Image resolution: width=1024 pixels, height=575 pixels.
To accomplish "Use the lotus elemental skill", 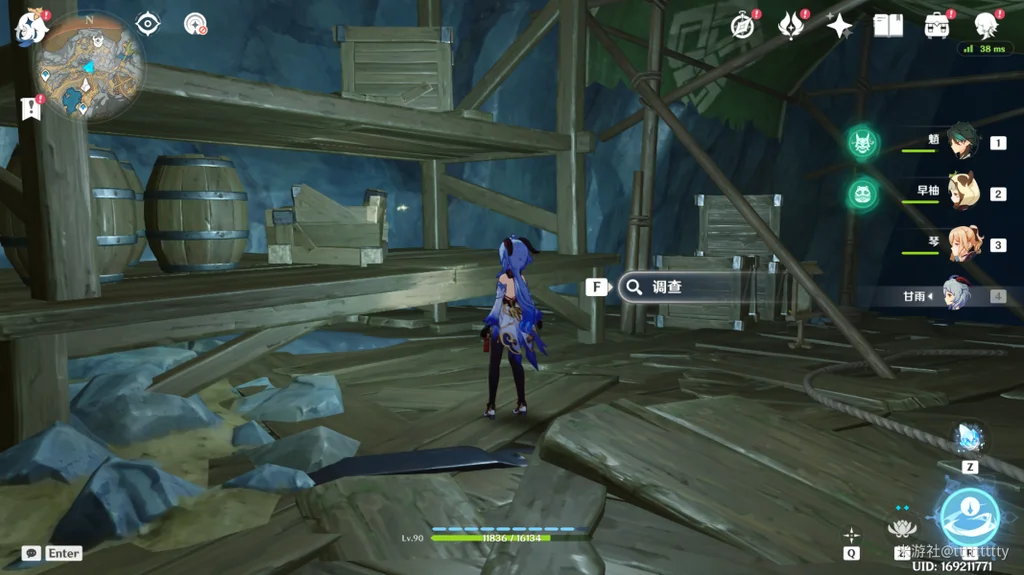I will pyautogui.click(x=902, y=527).
